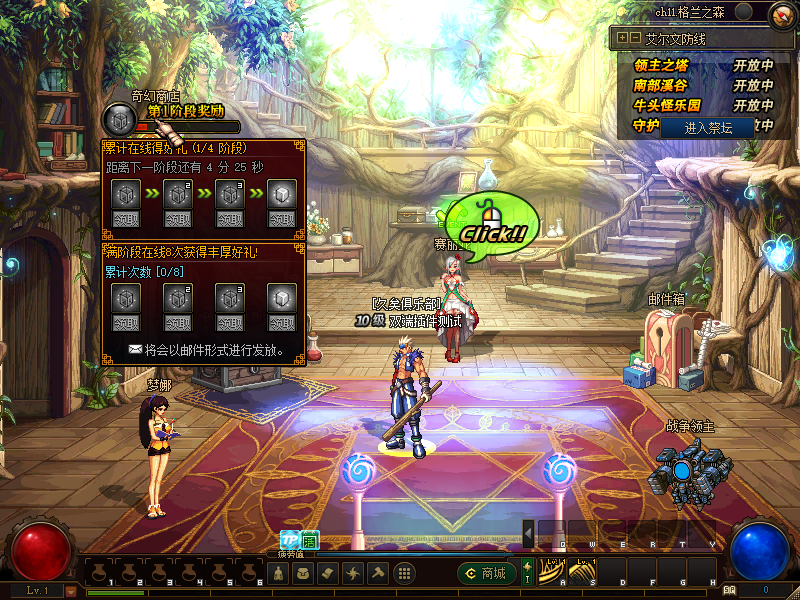Open the grid menu button on bottom bar

[405, 573]
